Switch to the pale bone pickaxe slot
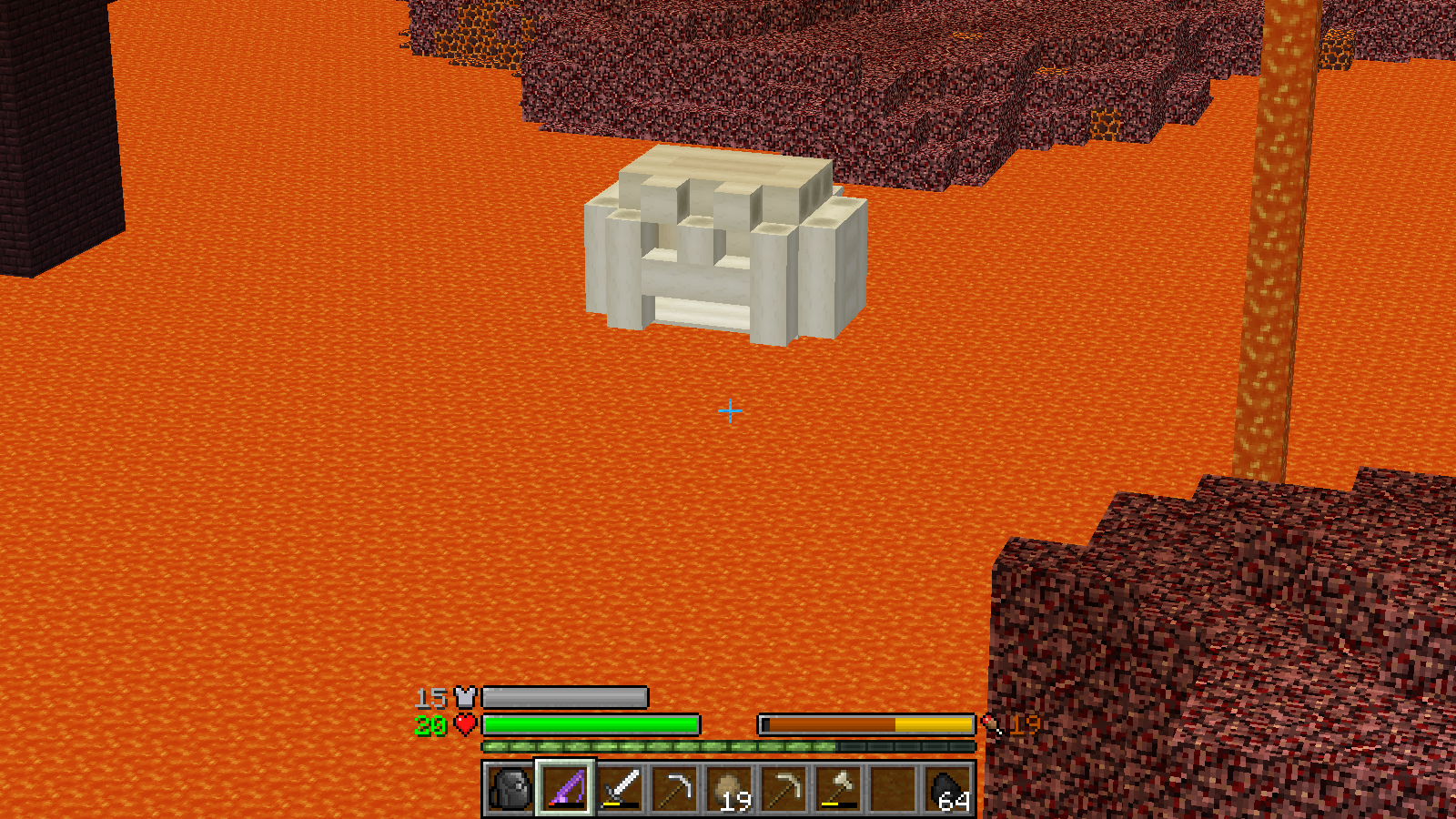 [x=784, y=788]
